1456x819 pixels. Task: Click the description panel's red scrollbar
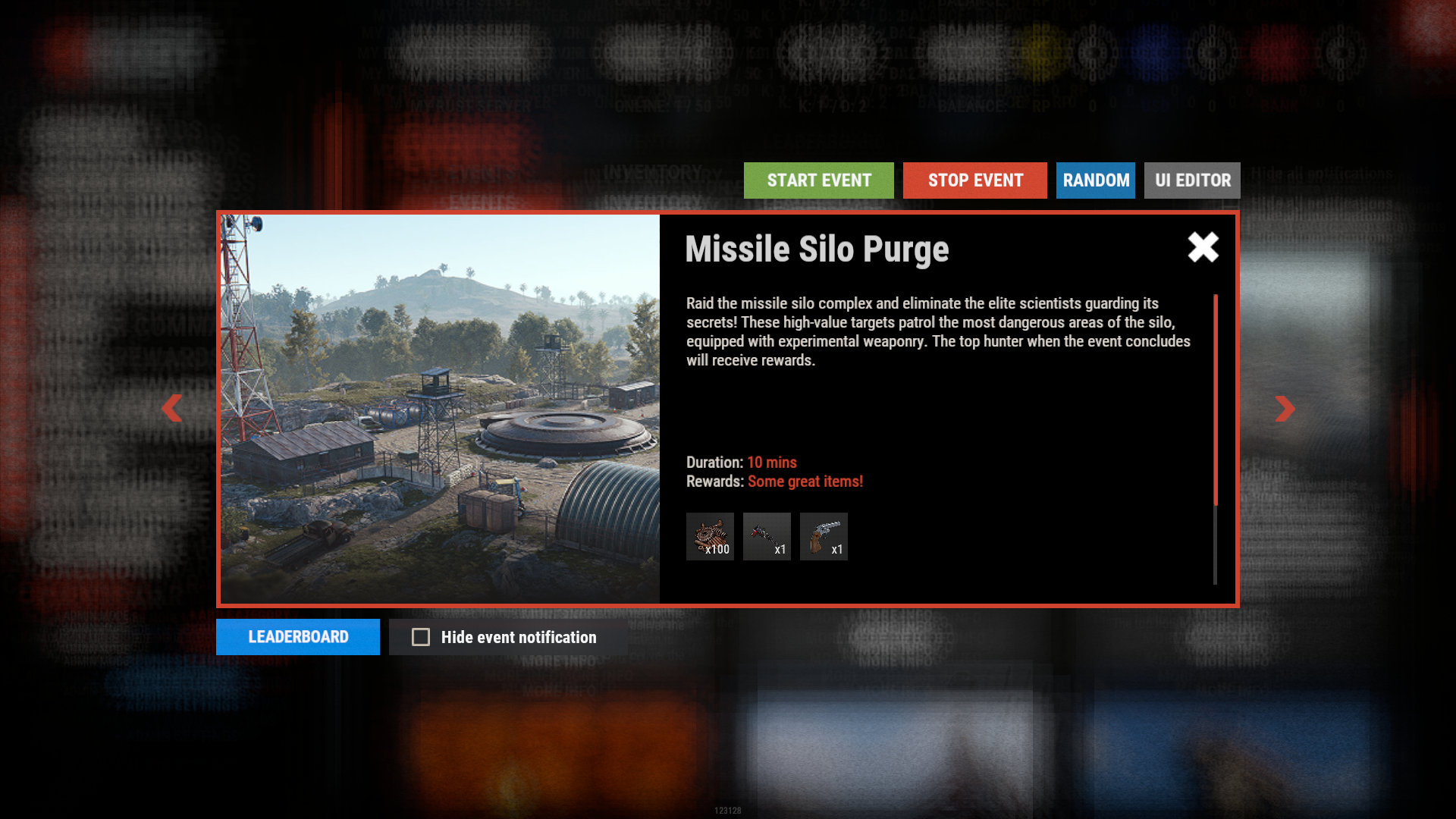(1216, 400)
